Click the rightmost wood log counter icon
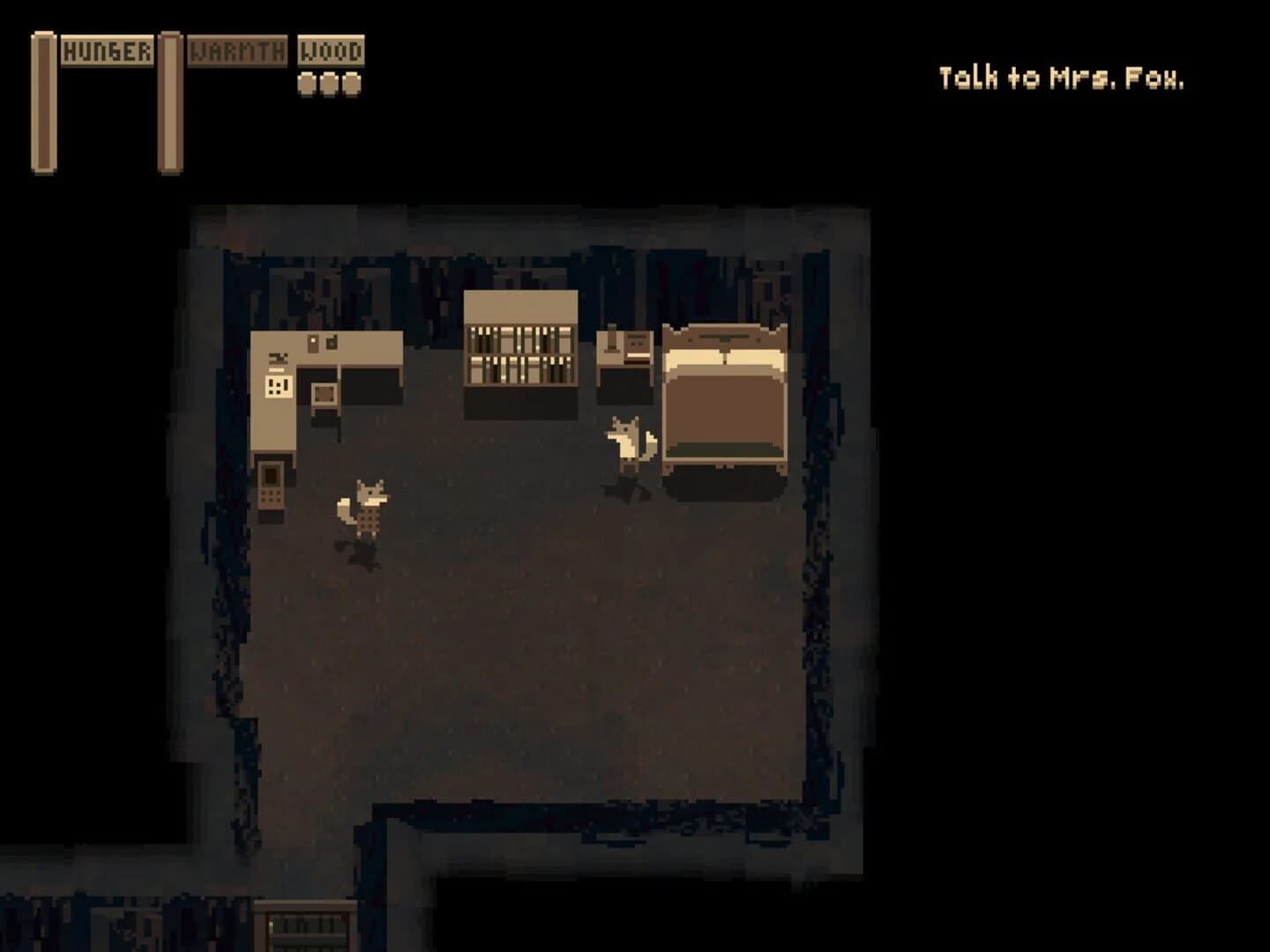Image resolution: width=1270 pixels, height=952 pixels. point(351,84)
